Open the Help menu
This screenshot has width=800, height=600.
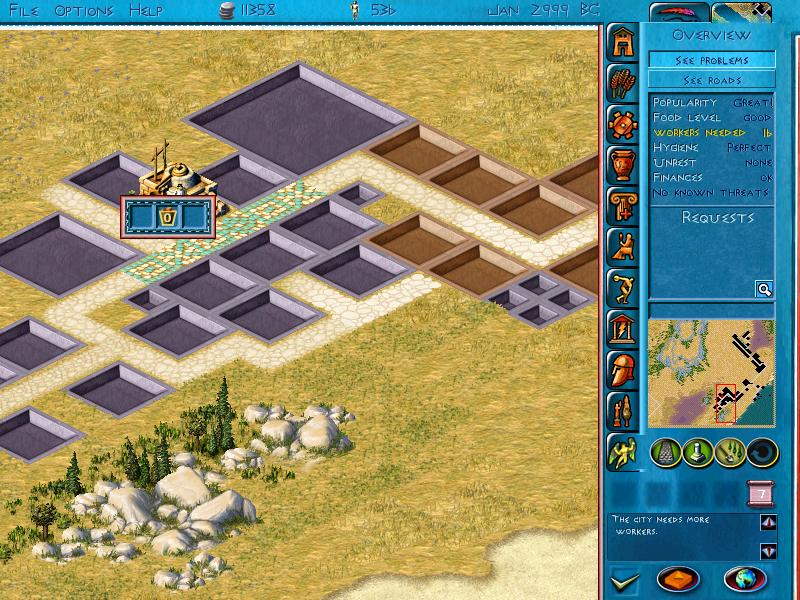tap(146, 10)
